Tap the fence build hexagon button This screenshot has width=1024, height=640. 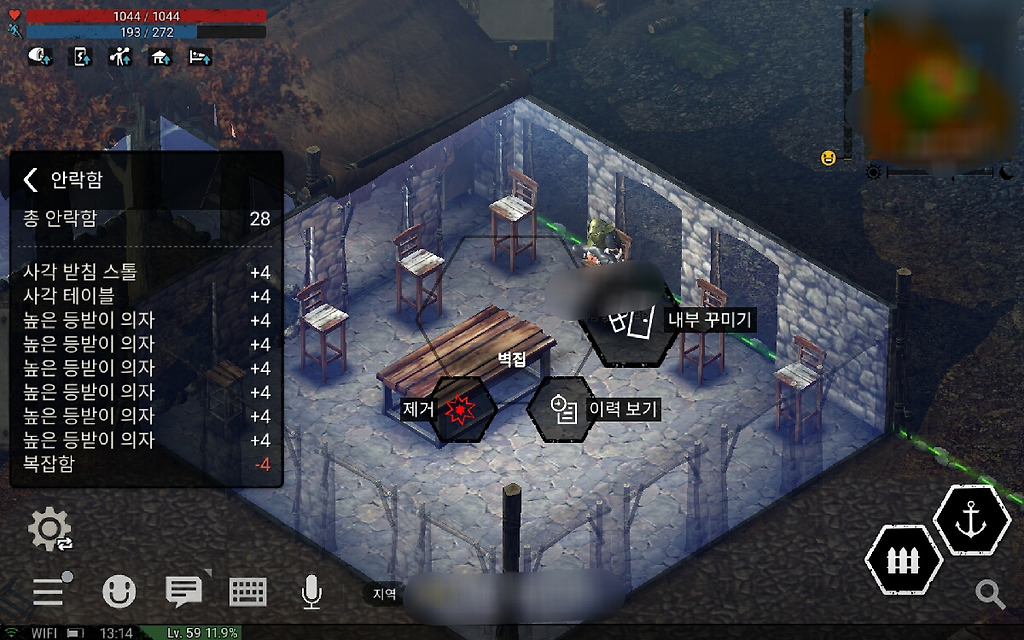click(903, 559)
